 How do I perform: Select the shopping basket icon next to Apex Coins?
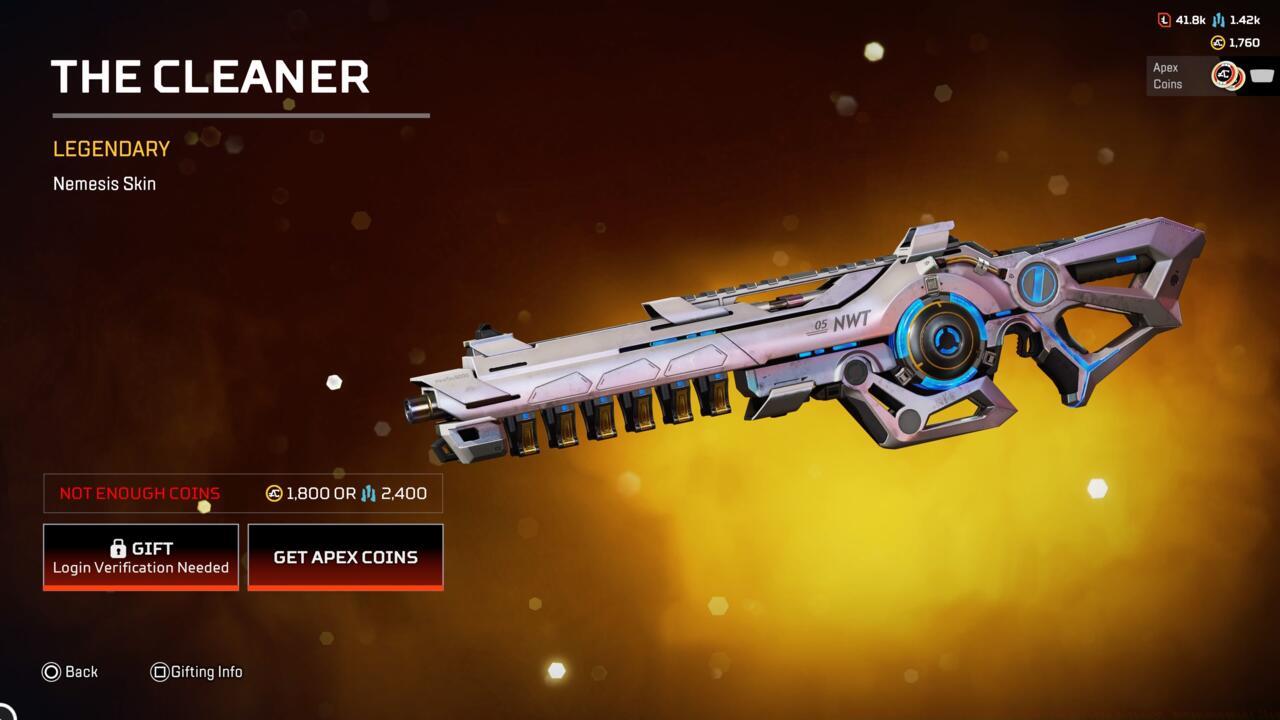1263,74
